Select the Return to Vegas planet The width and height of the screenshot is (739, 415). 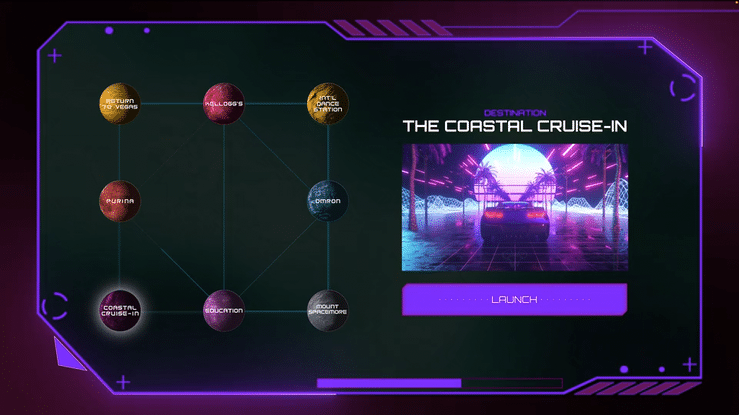(120, 103)
